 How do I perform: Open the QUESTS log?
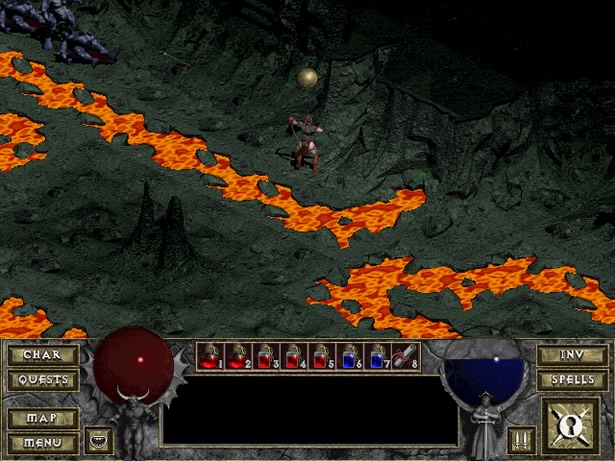(x=42, y=380)
